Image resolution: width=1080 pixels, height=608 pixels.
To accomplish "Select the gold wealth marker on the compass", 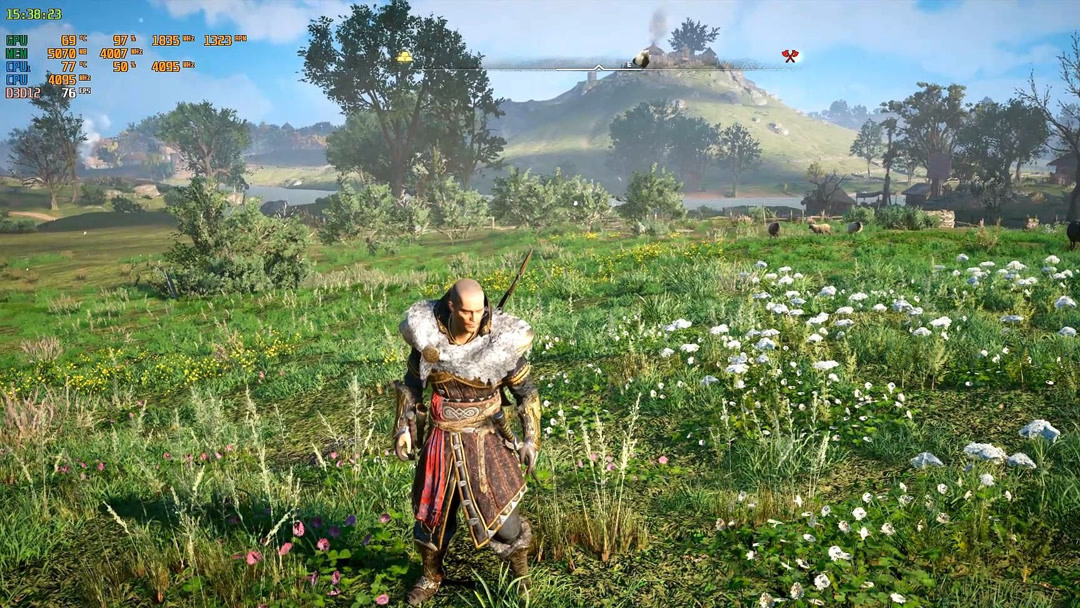I will pos(404,57).
